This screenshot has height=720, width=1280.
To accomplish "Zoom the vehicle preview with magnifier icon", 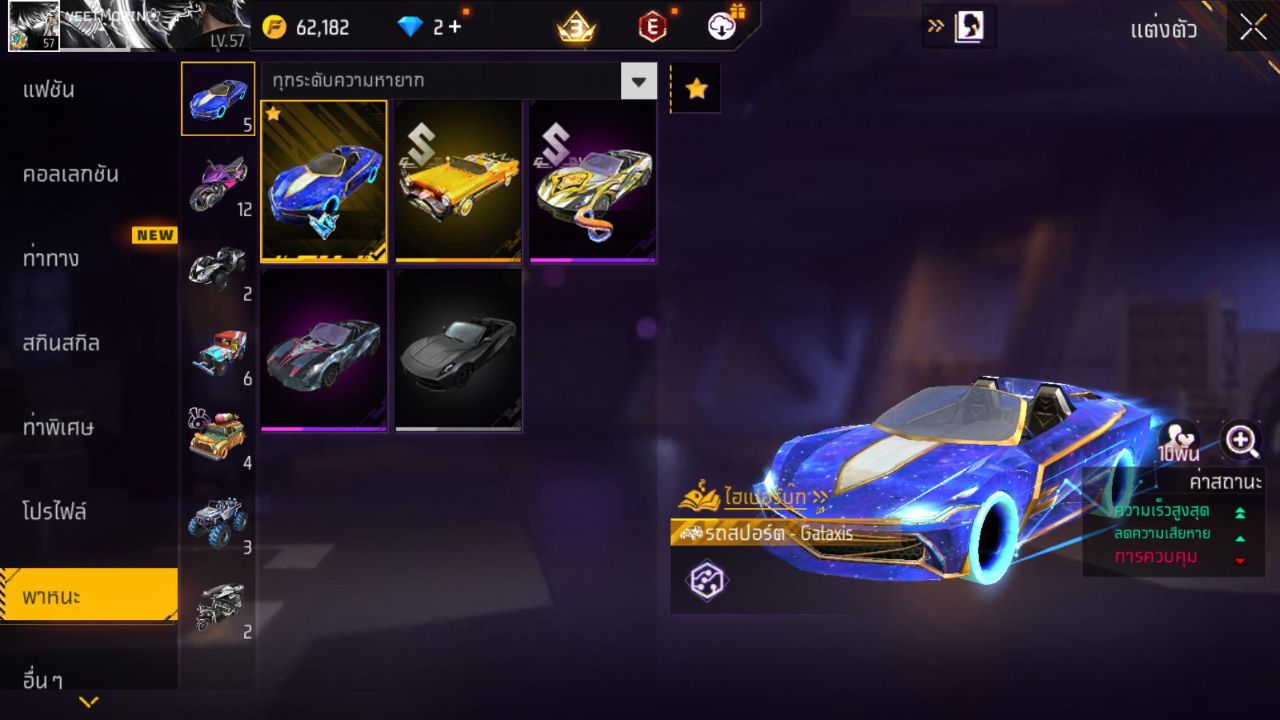I will click(x=1240, y=440).
